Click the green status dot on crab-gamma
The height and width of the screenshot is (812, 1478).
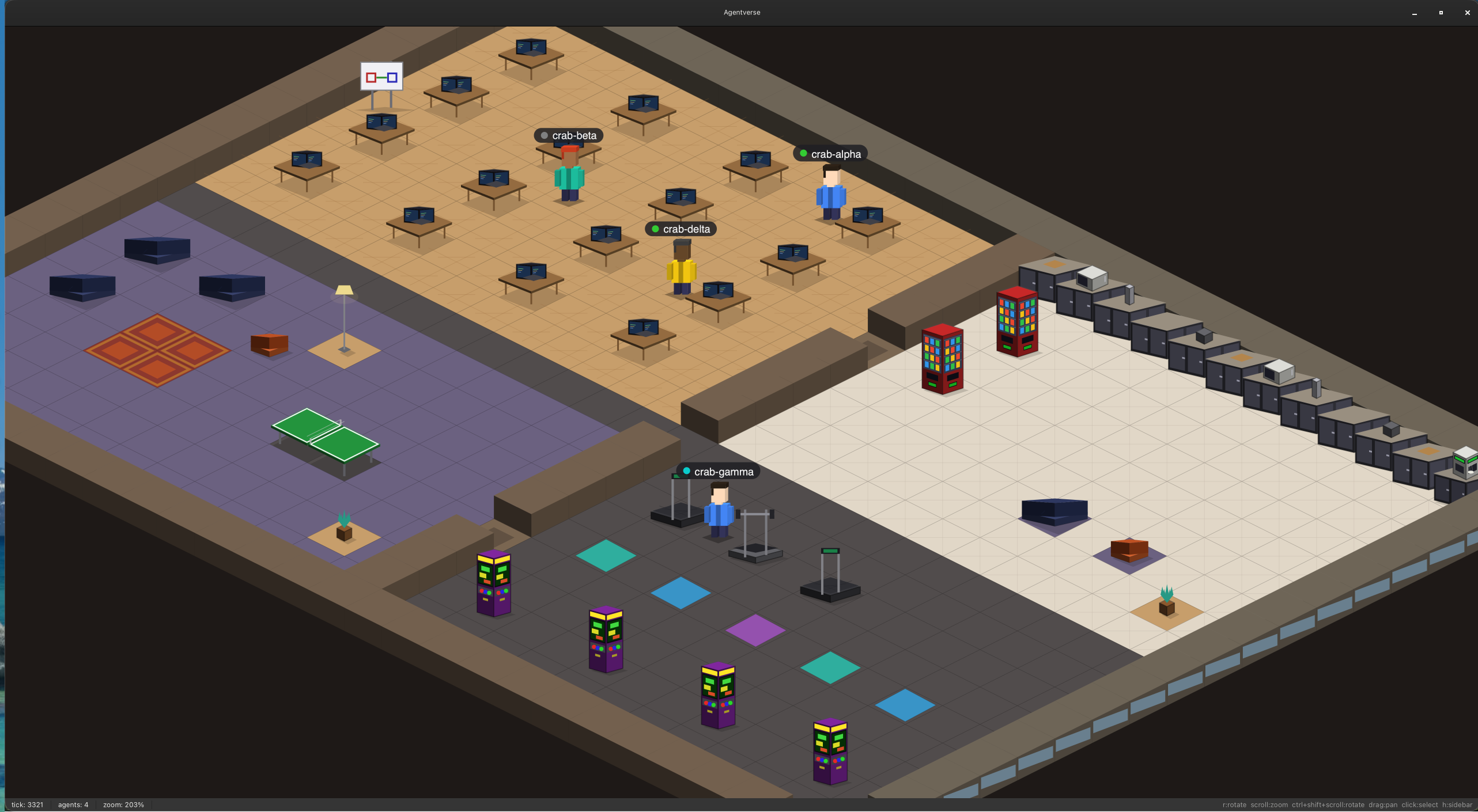[686, 471]
